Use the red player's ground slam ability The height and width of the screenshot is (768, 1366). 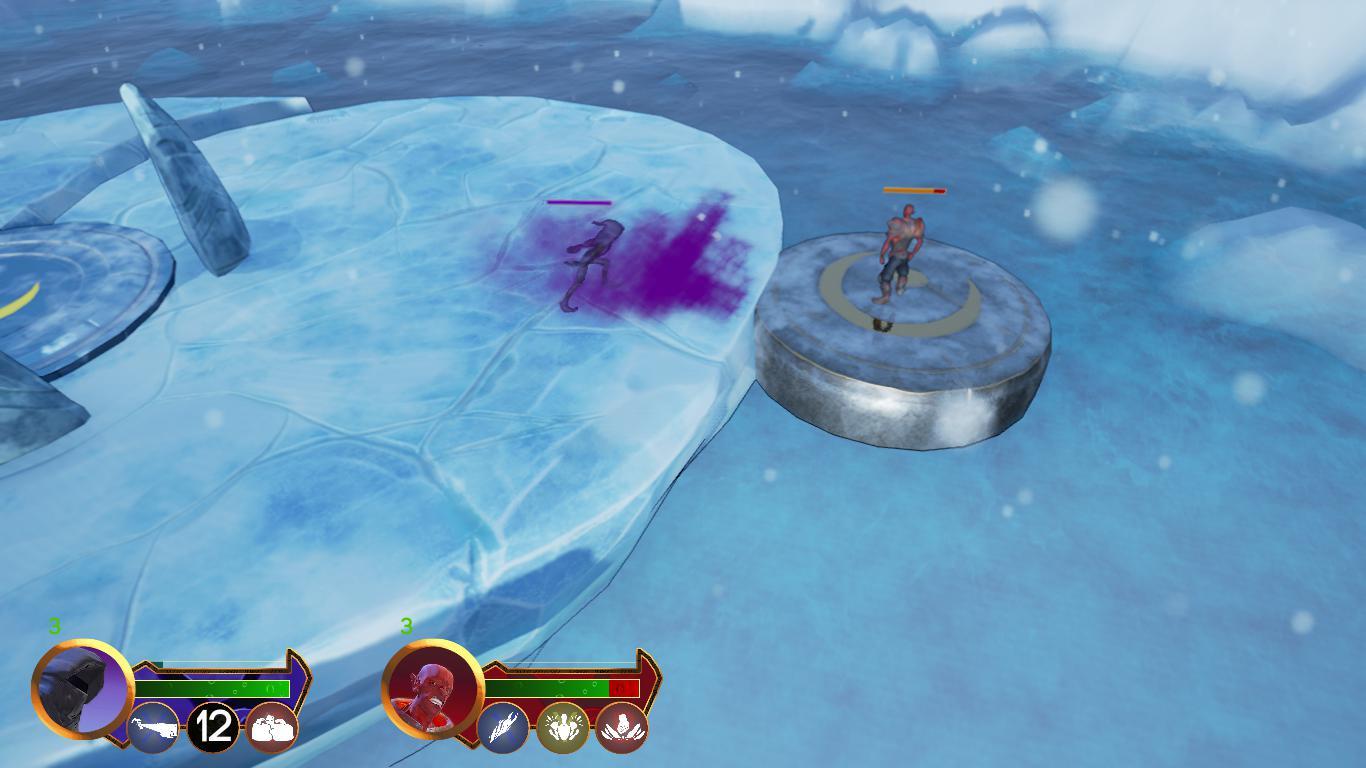pyautogui.click(x=622, y=728)
